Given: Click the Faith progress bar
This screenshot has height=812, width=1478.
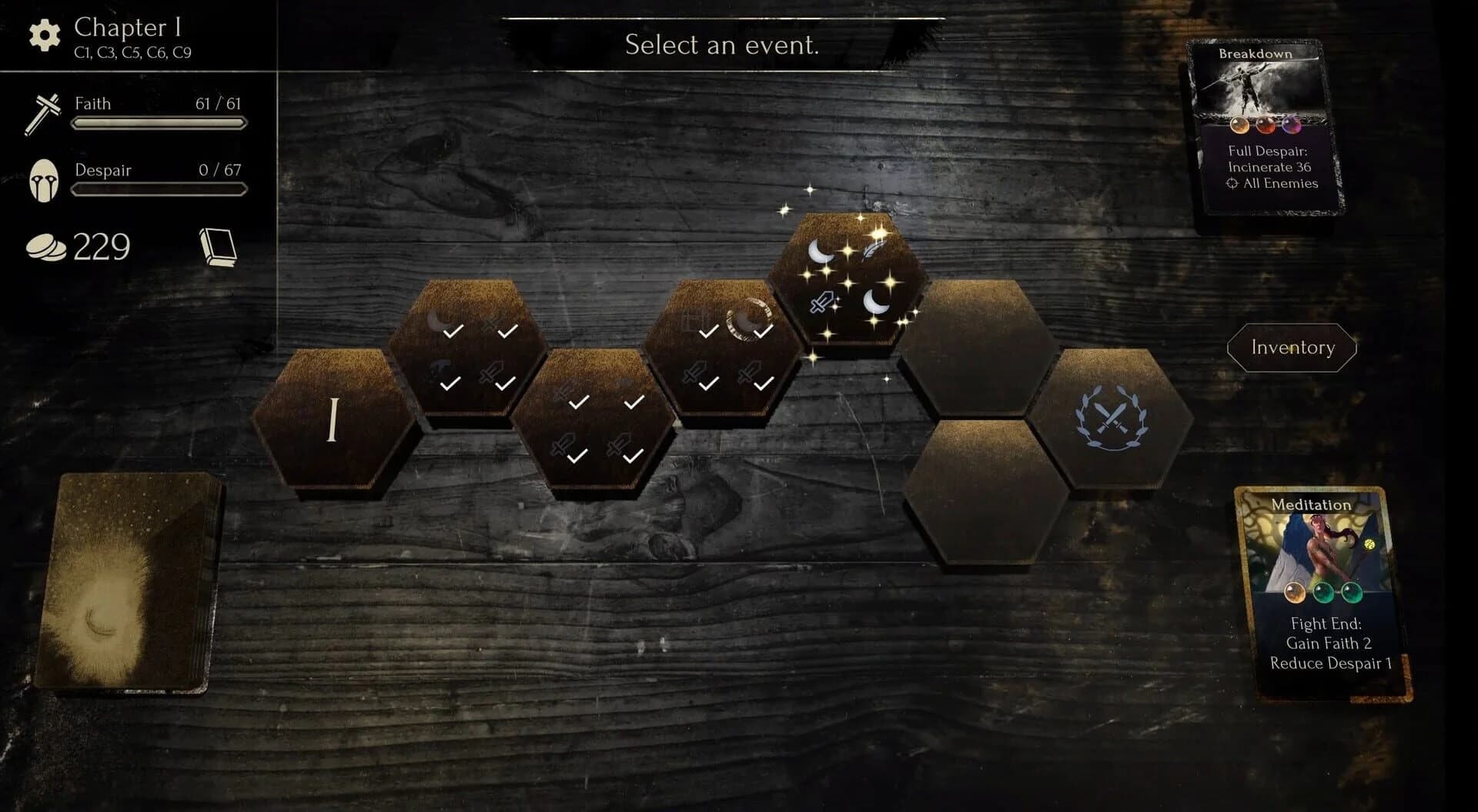Looking at the screenshot, I should [159, 123].
